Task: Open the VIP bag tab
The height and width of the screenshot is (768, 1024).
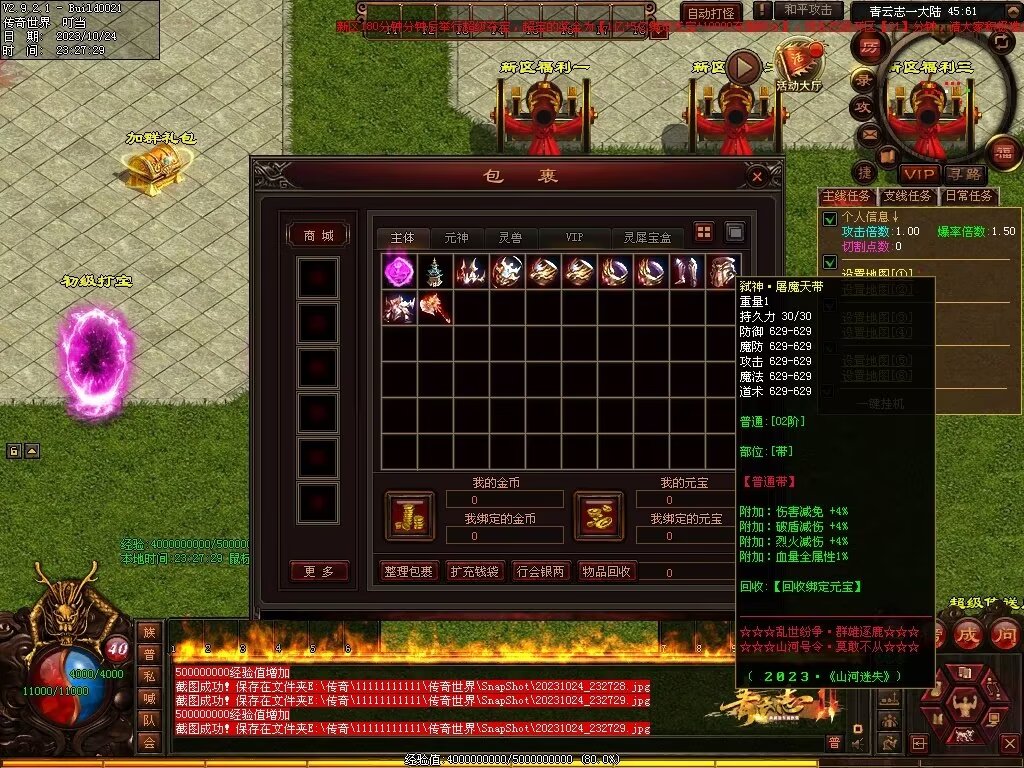Action: (x=574, y=238)
